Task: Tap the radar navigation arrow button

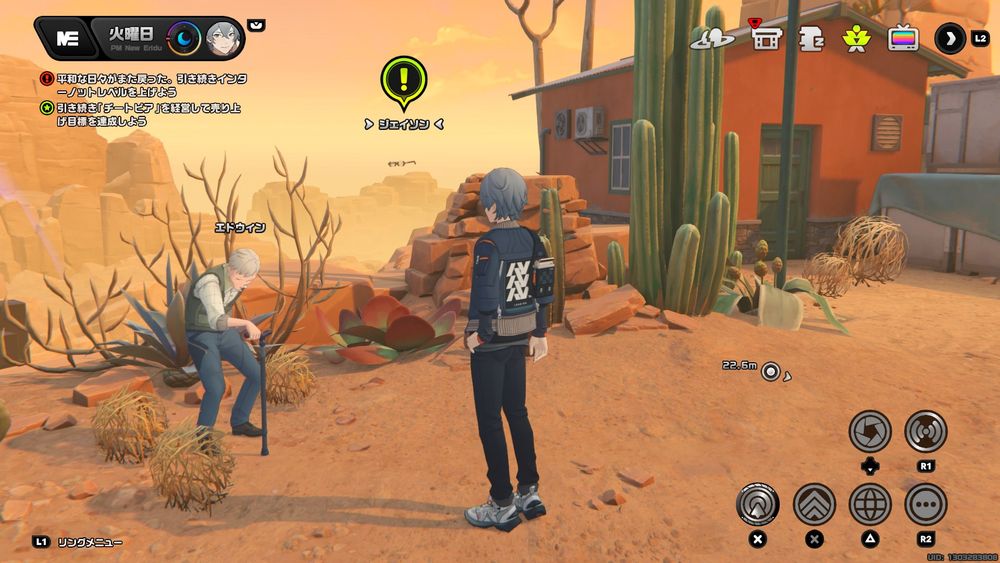Action: (758, 504)
